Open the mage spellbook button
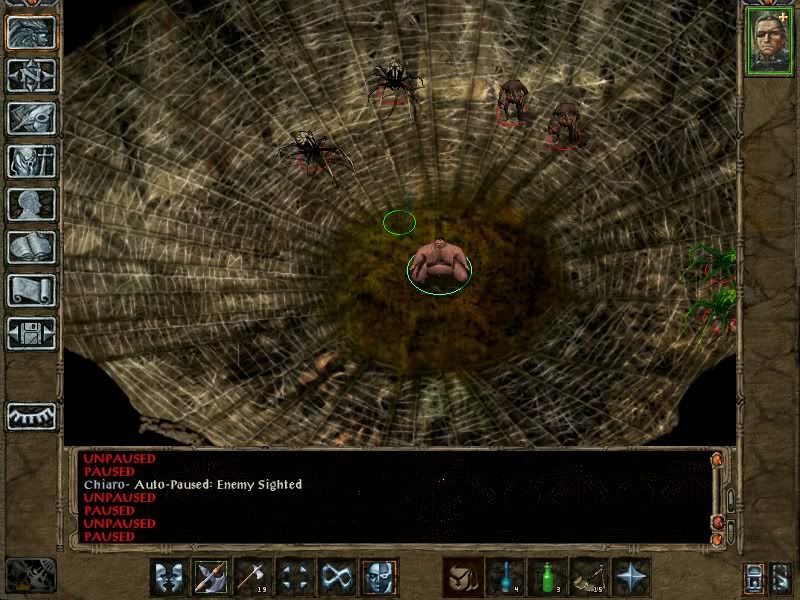The height and width of the screenshot is (600, 800). tap(30, 247)
